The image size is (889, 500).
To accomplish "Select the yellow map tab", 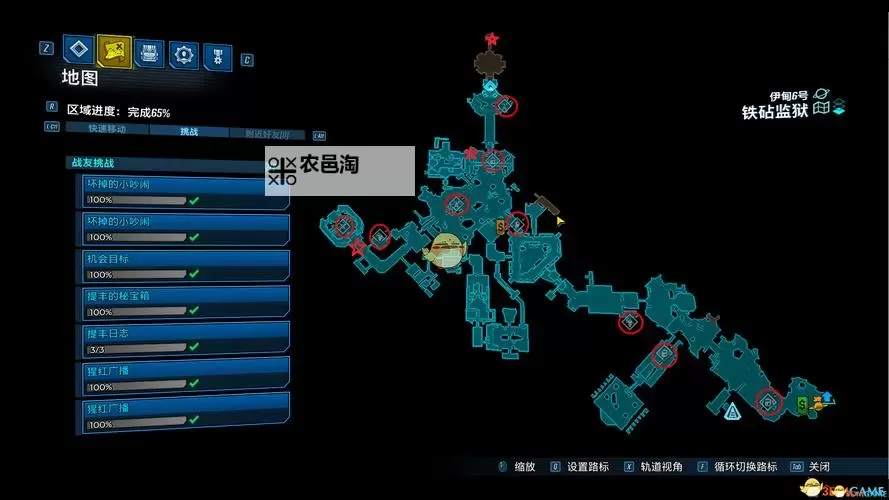I will click(114, 50).
